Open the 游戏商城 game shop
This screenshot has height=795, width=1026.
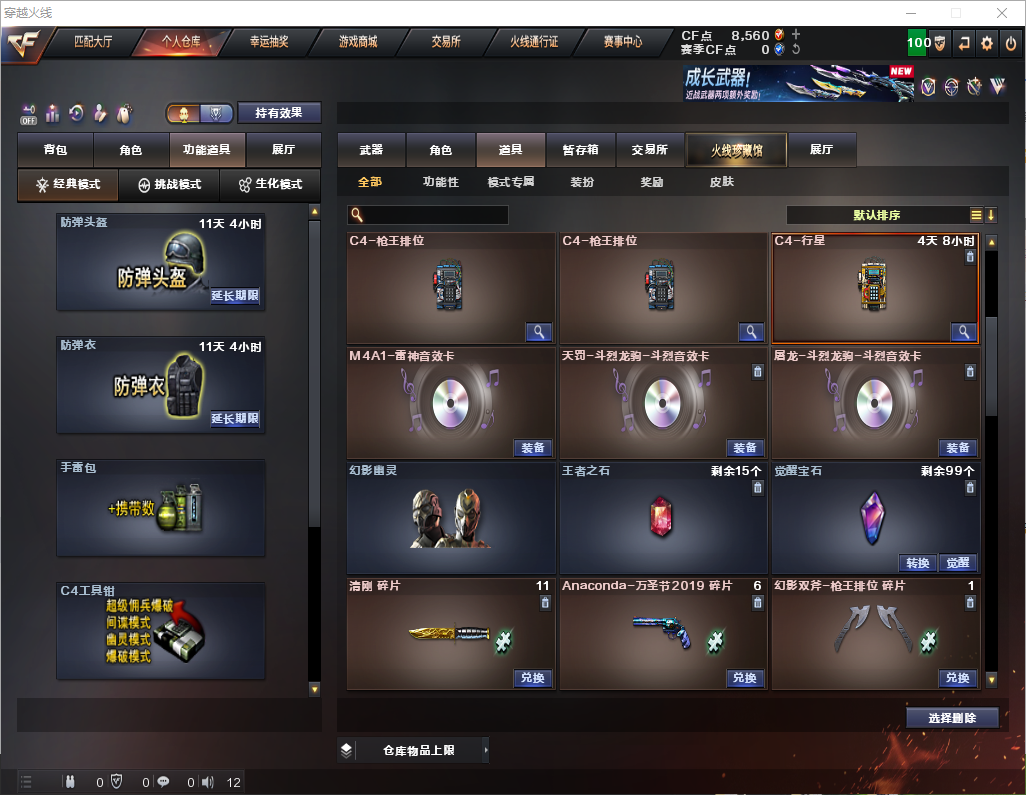[357, 42]
